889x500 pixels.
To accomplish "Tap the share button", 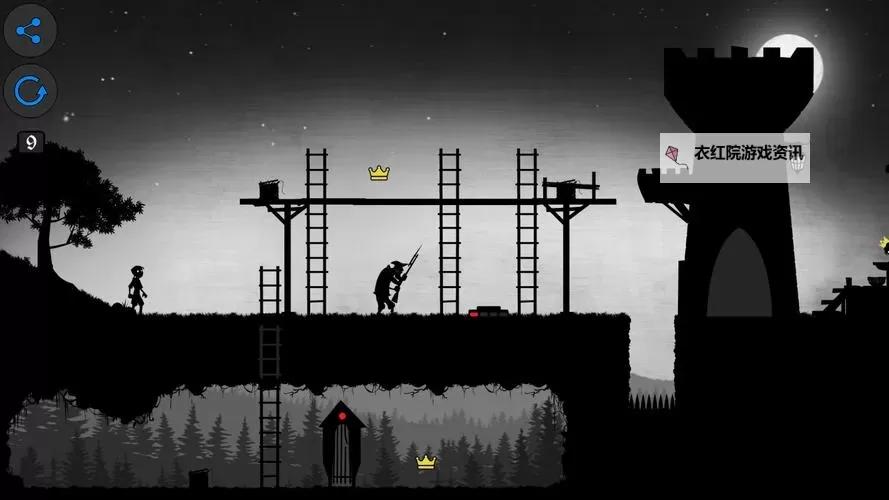I will pyautogui.click(x=30, y=31).
